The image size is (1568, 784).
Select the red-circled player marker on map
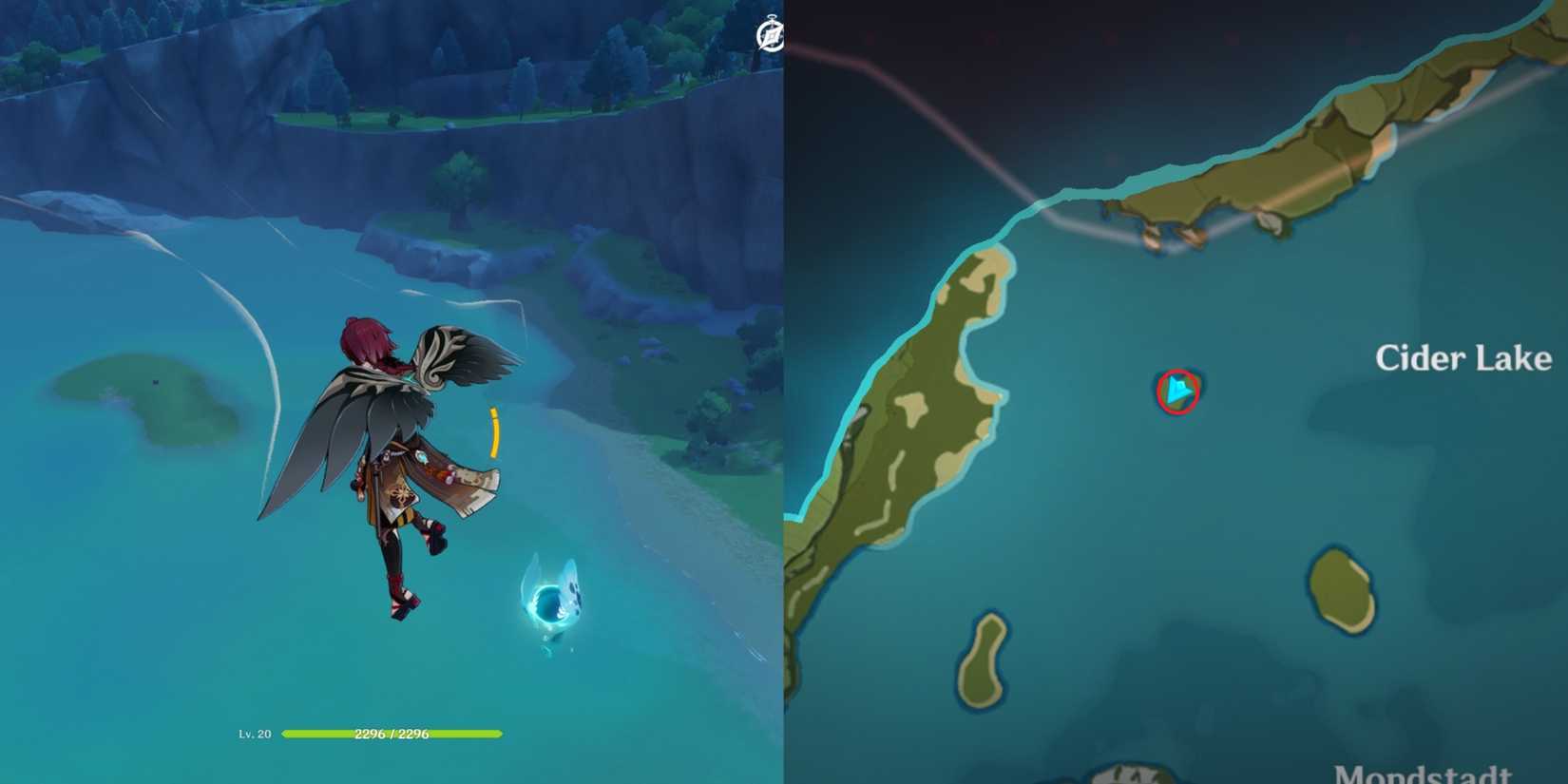[1178, 390]
